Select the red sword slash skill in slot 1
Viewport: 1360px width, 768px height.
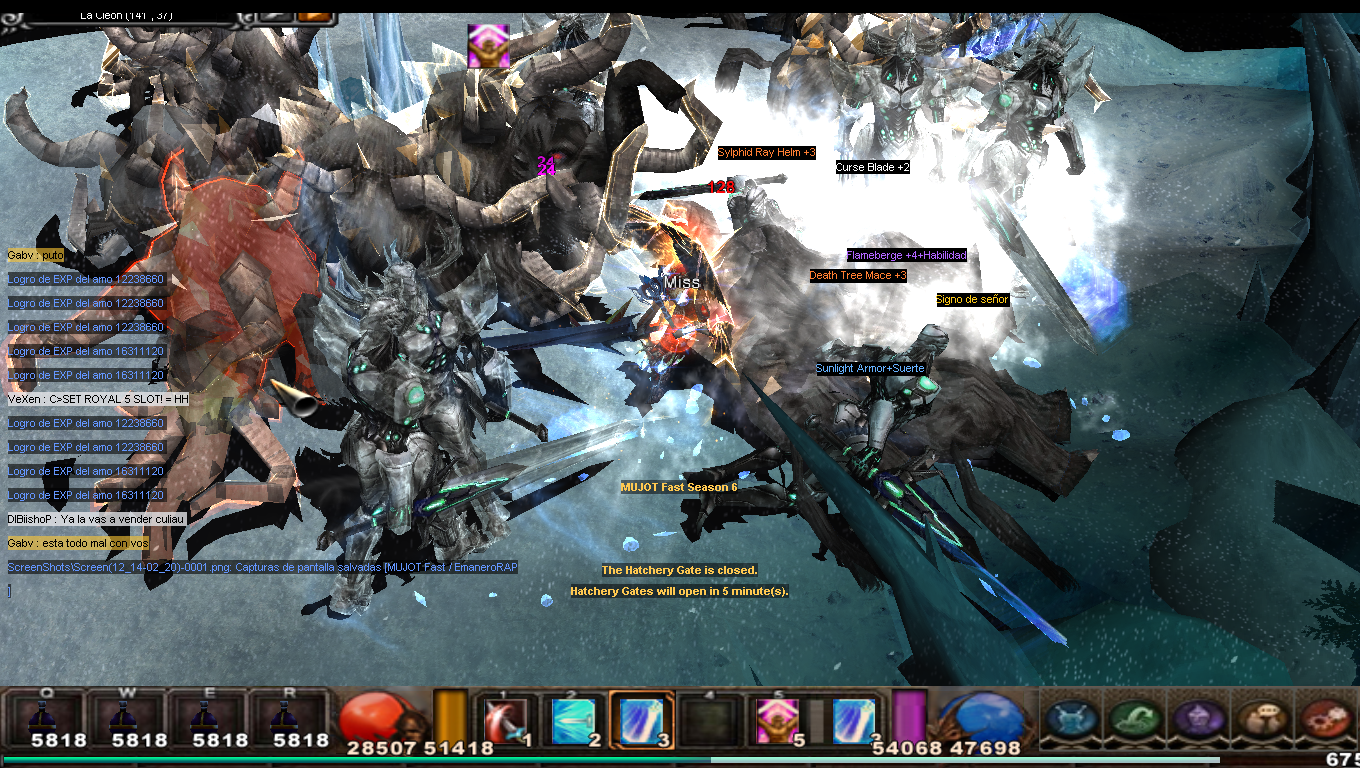point(505,719)
